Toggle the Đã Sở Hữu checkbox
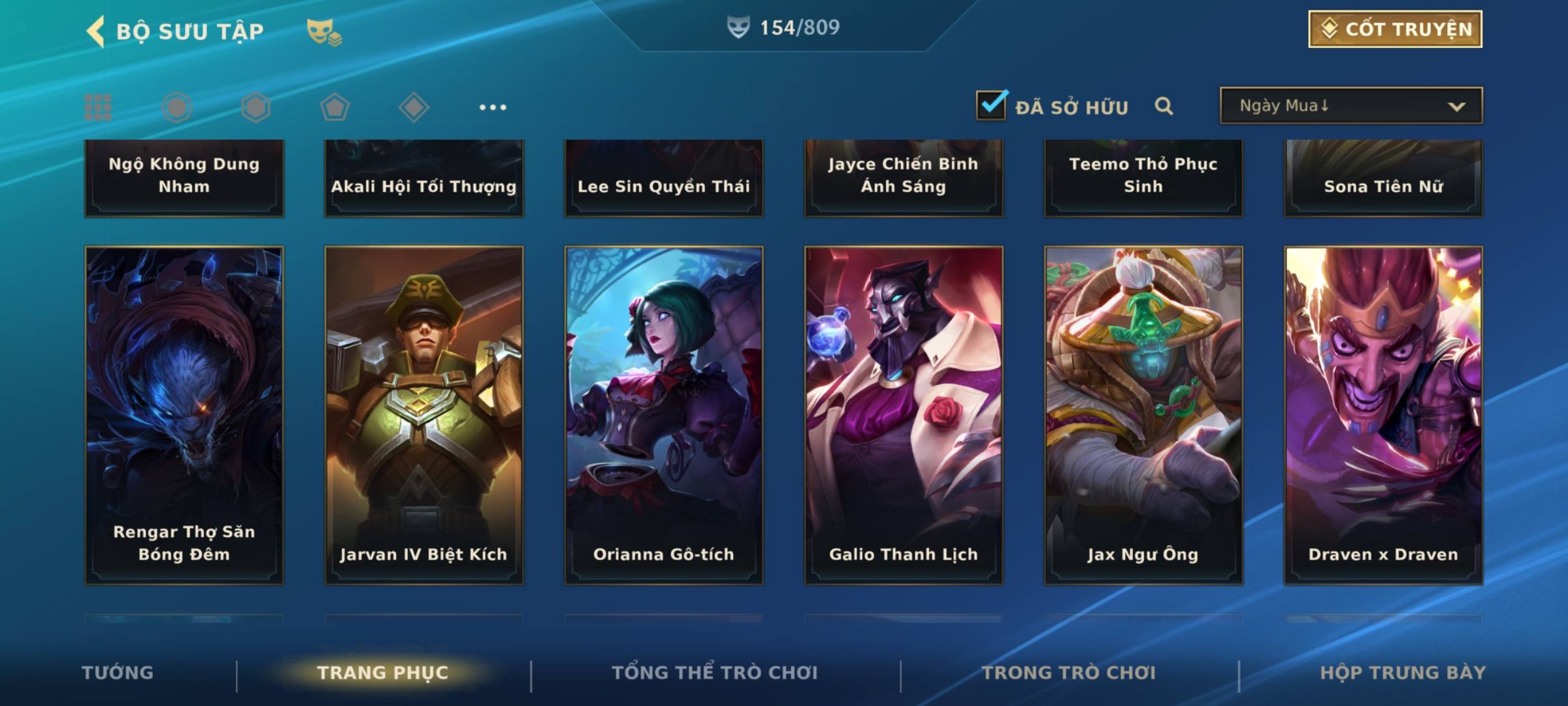Viewport: 1568px width, 706px height. [991, 105]
